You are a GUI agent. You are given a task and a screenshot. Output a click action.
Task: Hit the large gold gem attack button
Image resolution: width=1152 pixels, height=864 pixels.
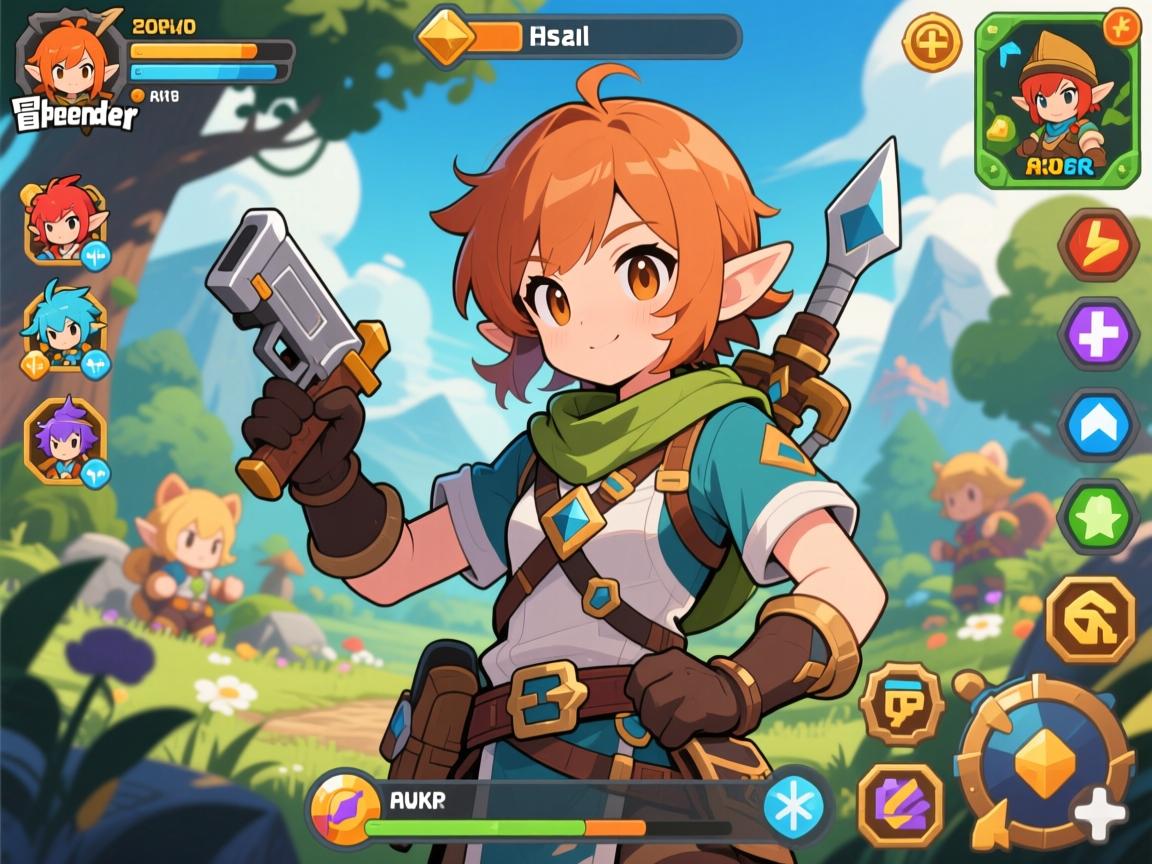coord(1043,762)
